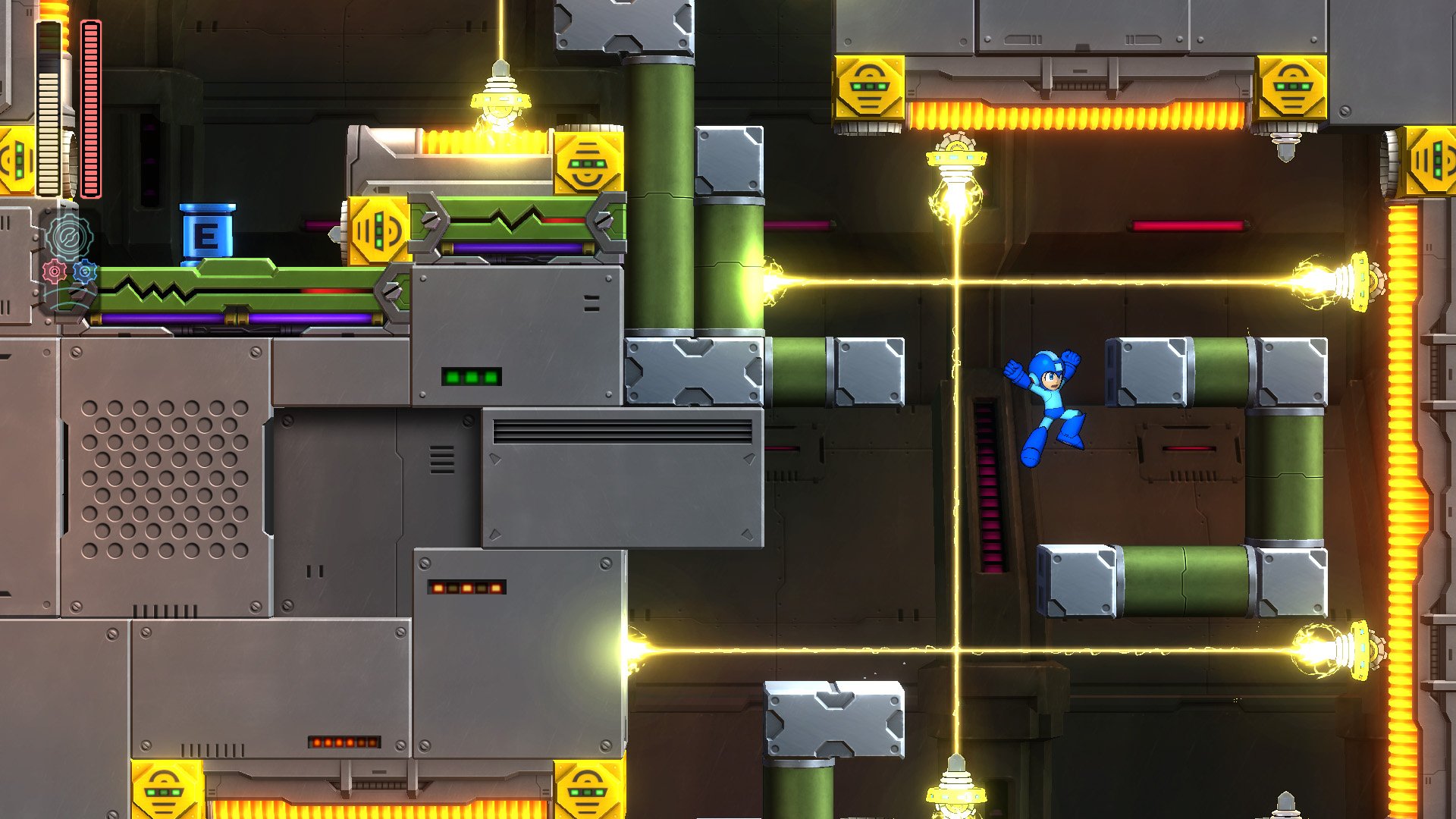Select the red Power Gear icon
This screenshot has width=1456, height=819.
(53, 271)
